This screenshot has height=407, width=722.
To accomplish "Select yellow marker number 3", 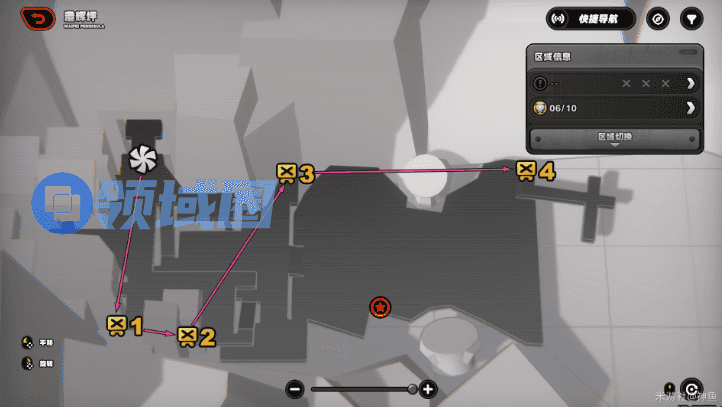I will point(287,173).
